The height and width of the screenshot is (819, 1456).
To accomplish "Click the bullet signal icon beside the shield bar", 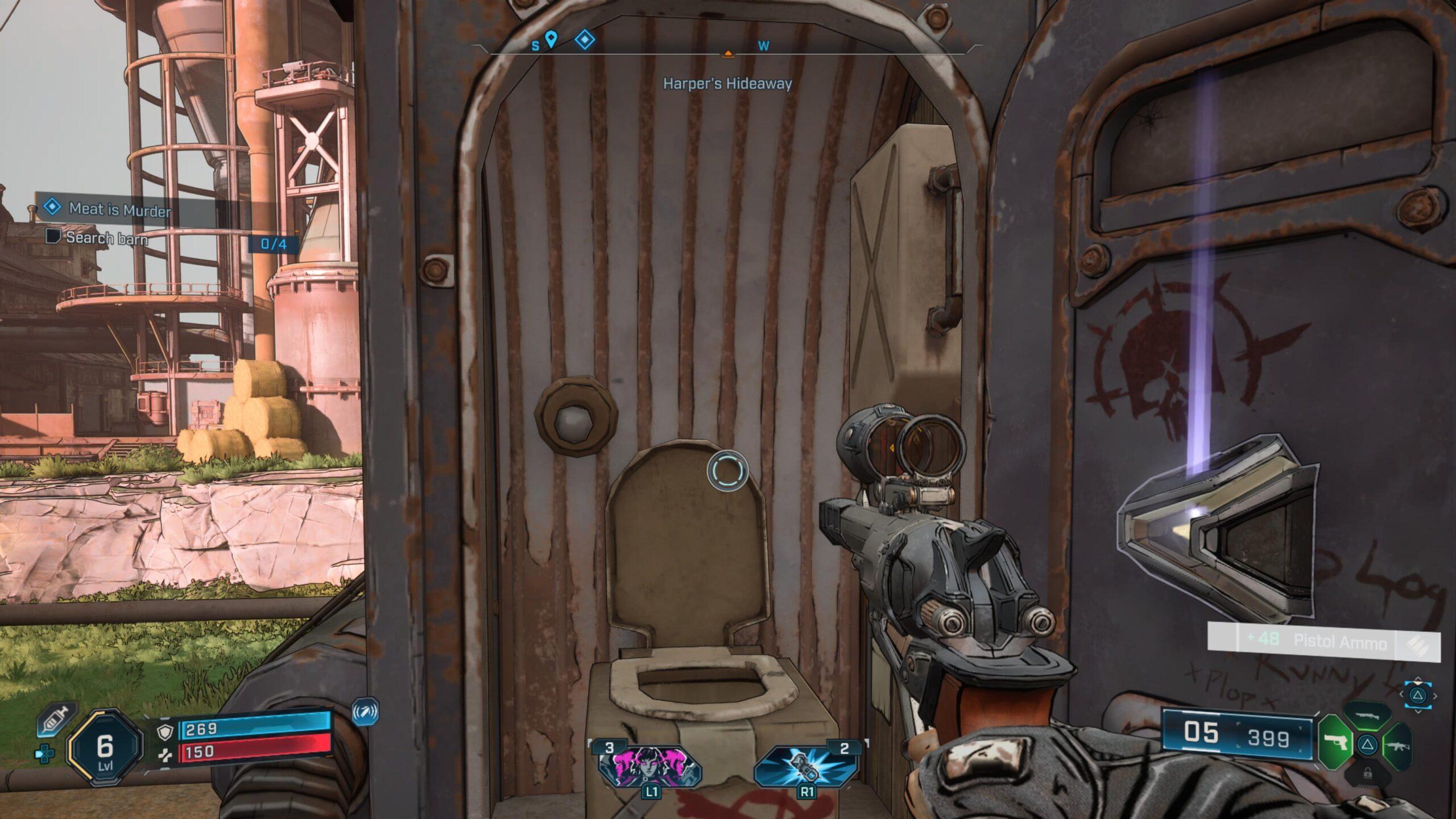I will tap(365, 712).
